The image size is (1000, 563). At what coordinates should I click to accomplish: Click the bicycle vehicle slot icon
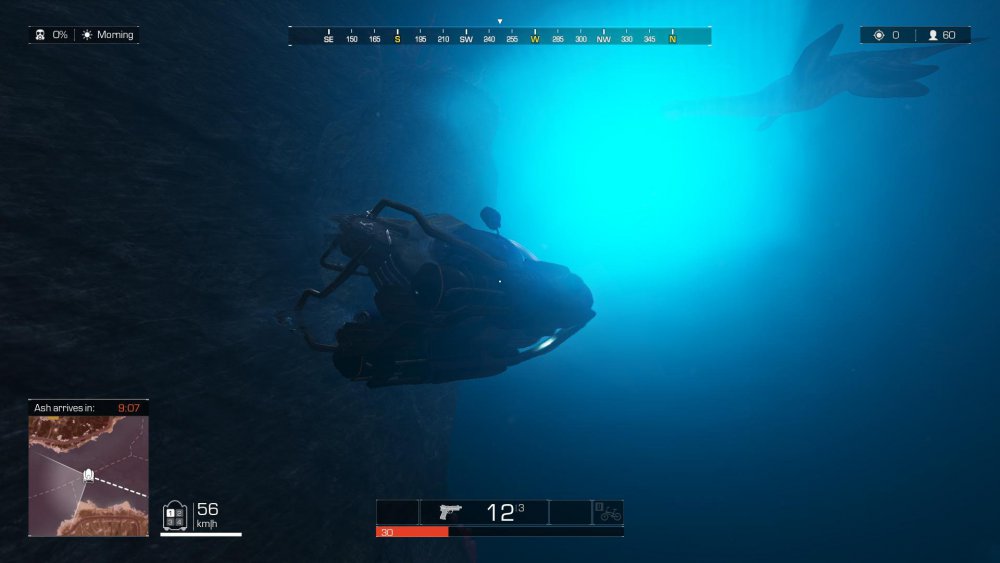608,513
